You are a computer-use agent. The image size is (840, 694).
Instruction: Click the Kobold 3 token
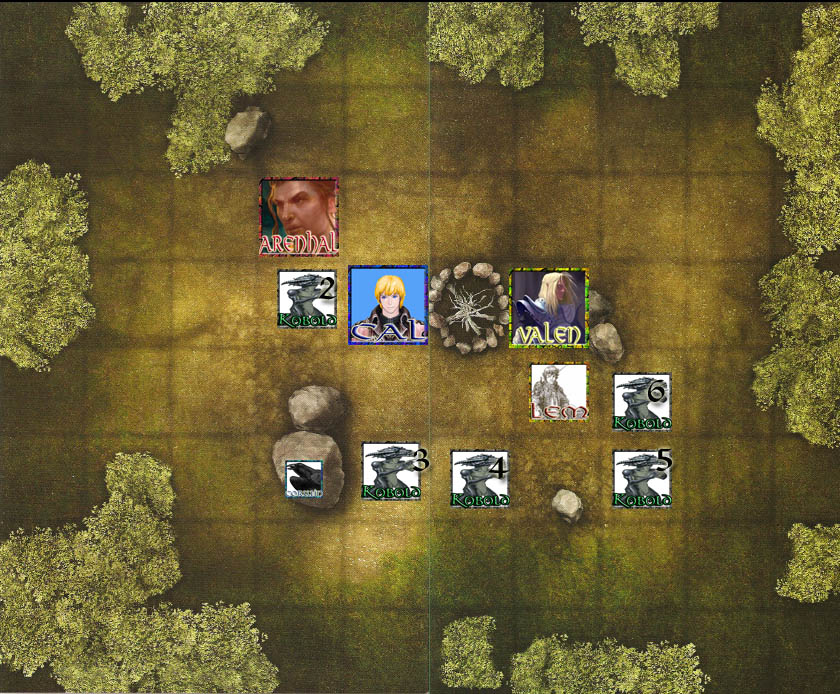click(x=391, y=472)
